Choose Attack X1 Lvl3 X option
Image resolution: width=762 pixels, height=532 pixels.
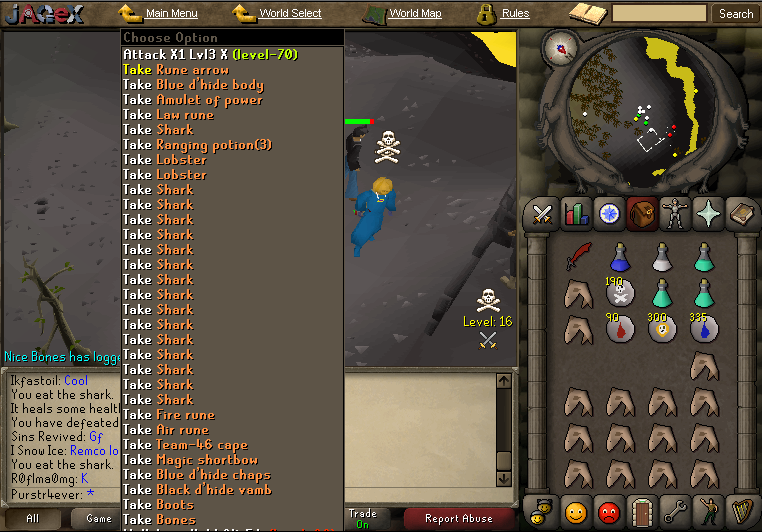210,54
